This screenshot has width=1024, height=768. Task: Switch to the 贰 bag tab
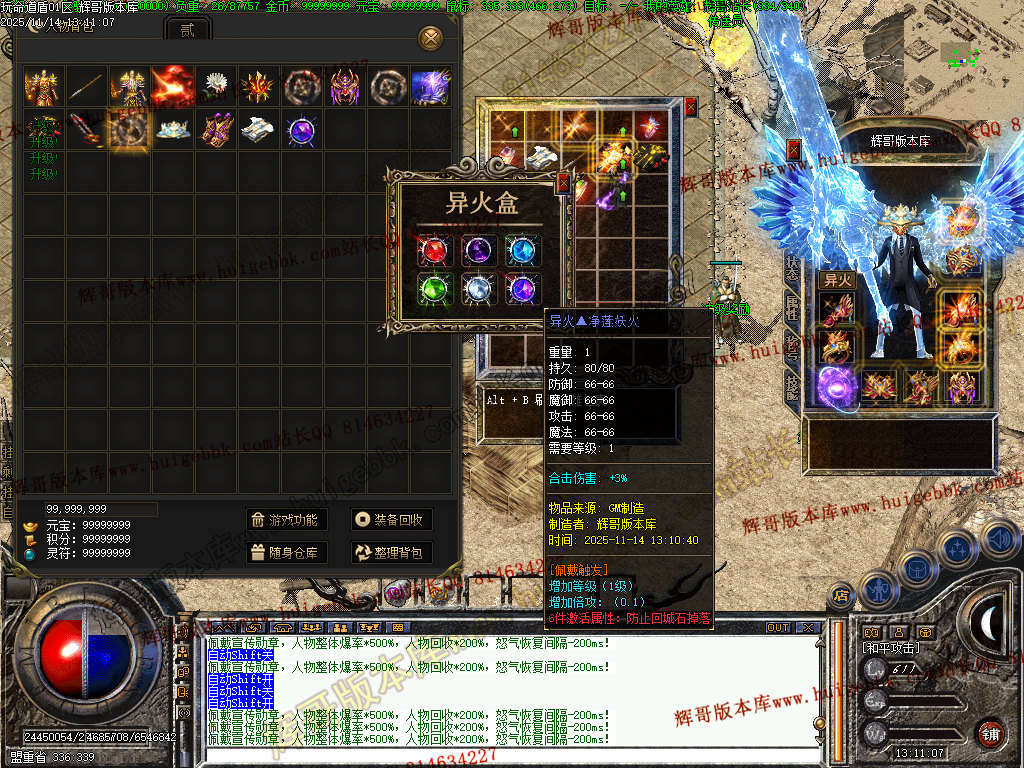(x=188, y=30)
